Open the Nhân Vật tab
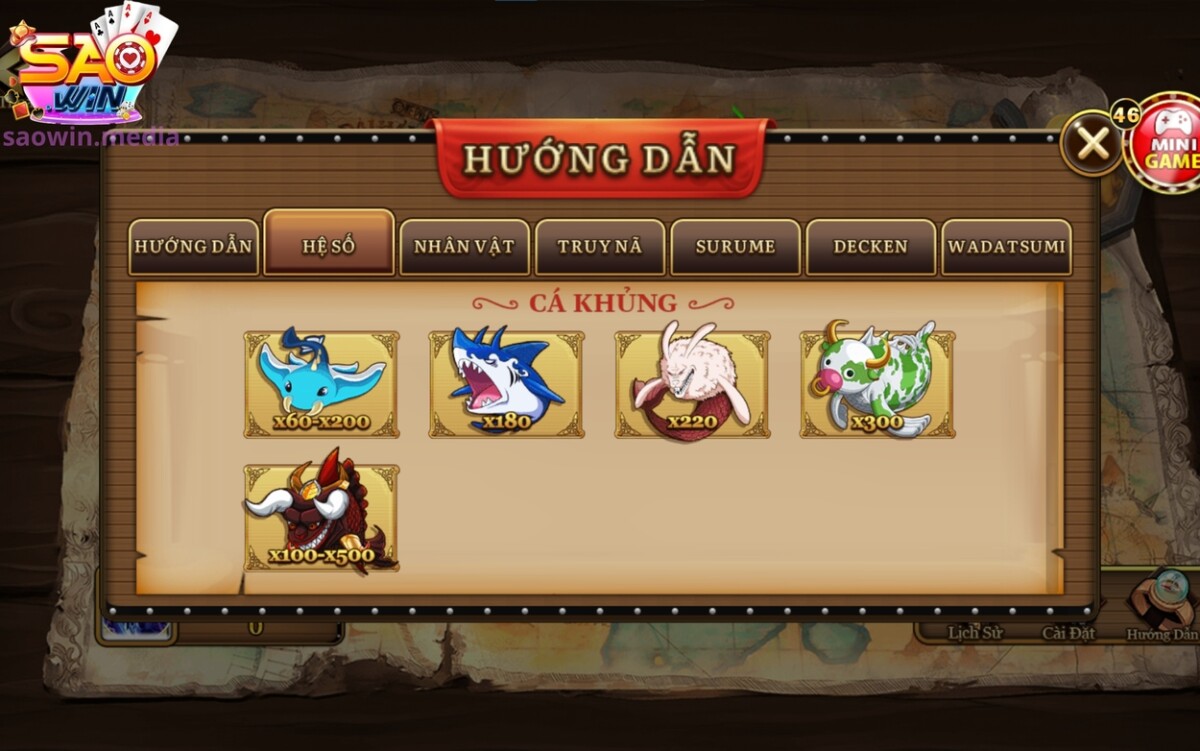The width and height of the screenshot is (1200, 751). pos(465,247)
